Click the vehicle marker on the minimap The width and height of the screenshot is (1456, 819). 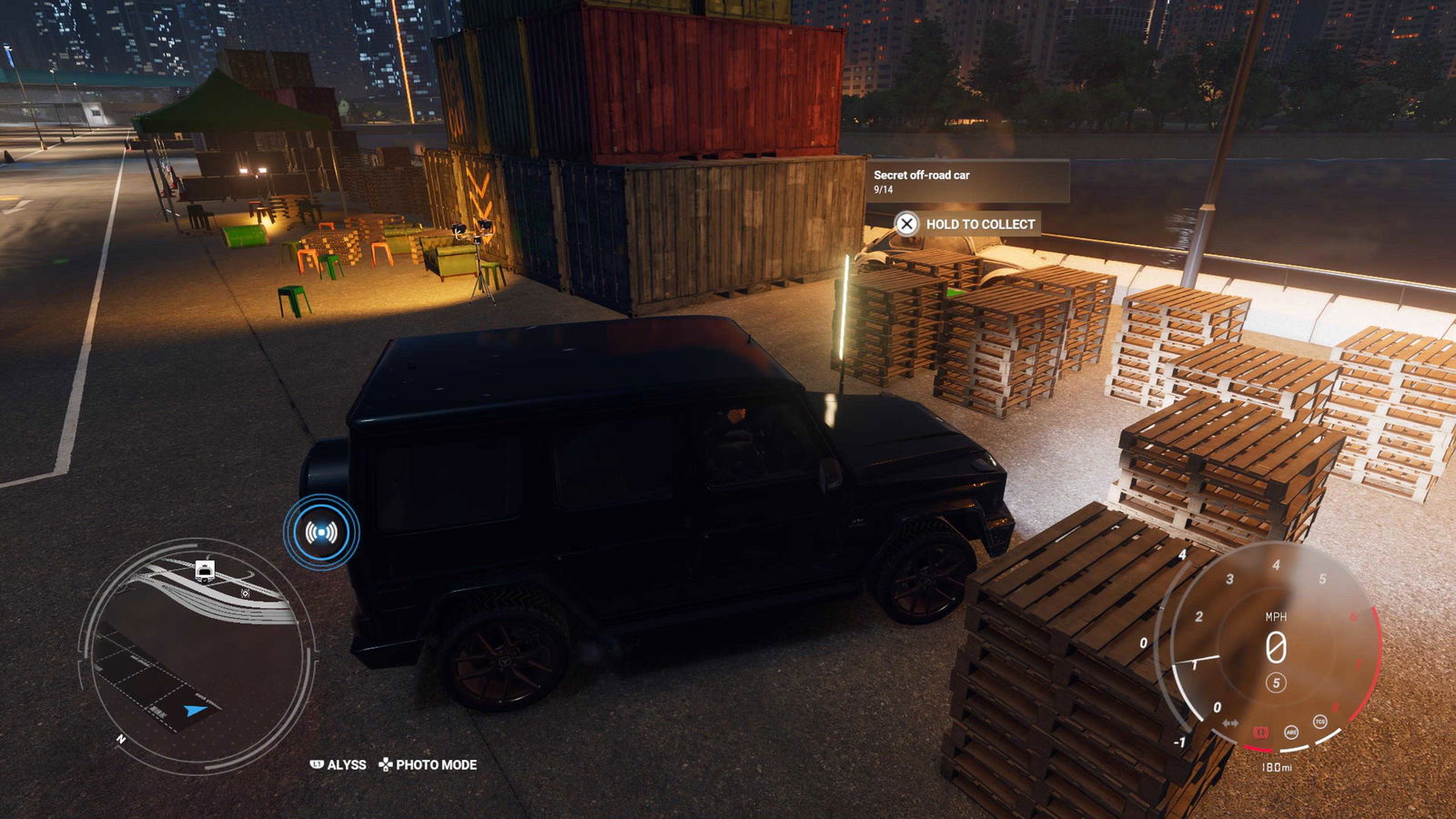[x=205, y=571]
